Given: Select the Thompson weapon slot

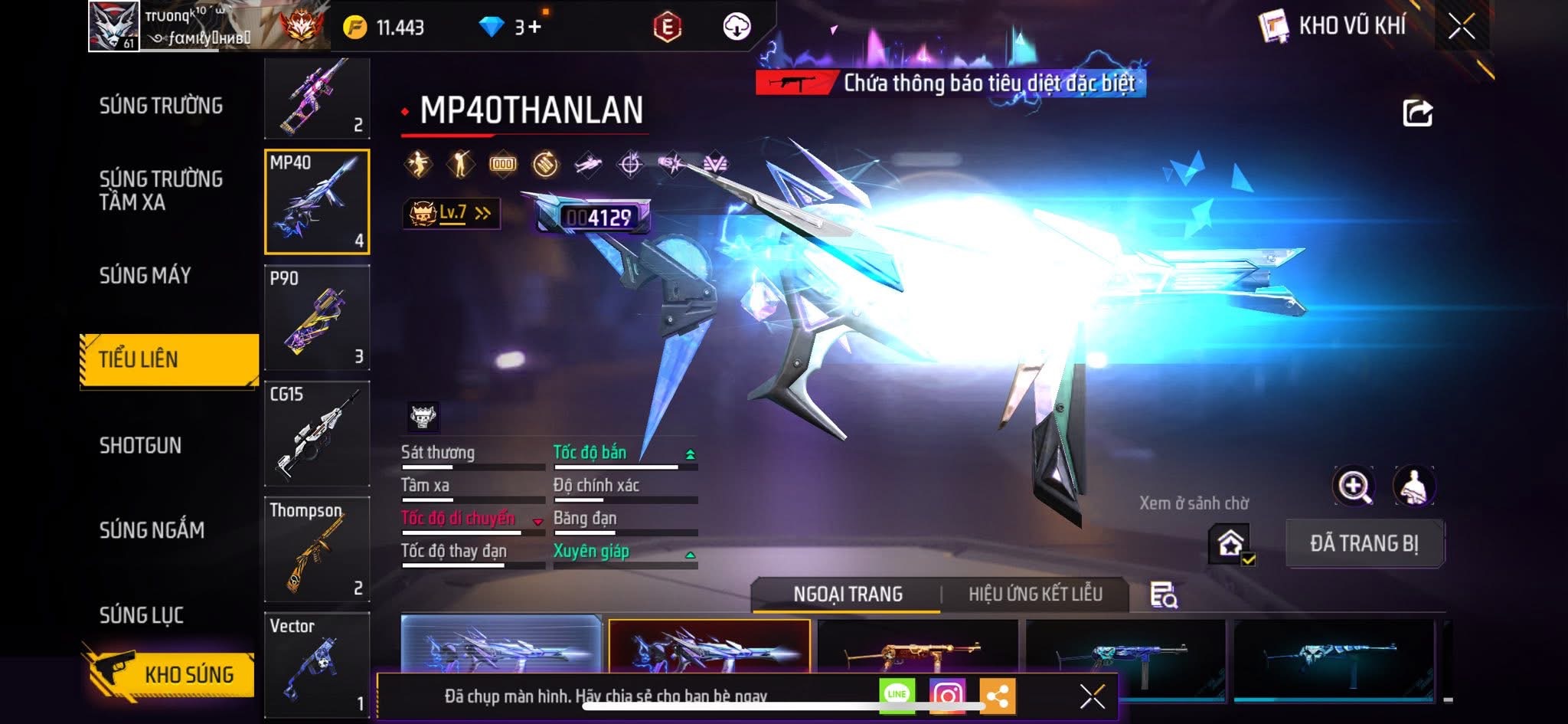Looking at the screenshot, I should coord(317,549).
